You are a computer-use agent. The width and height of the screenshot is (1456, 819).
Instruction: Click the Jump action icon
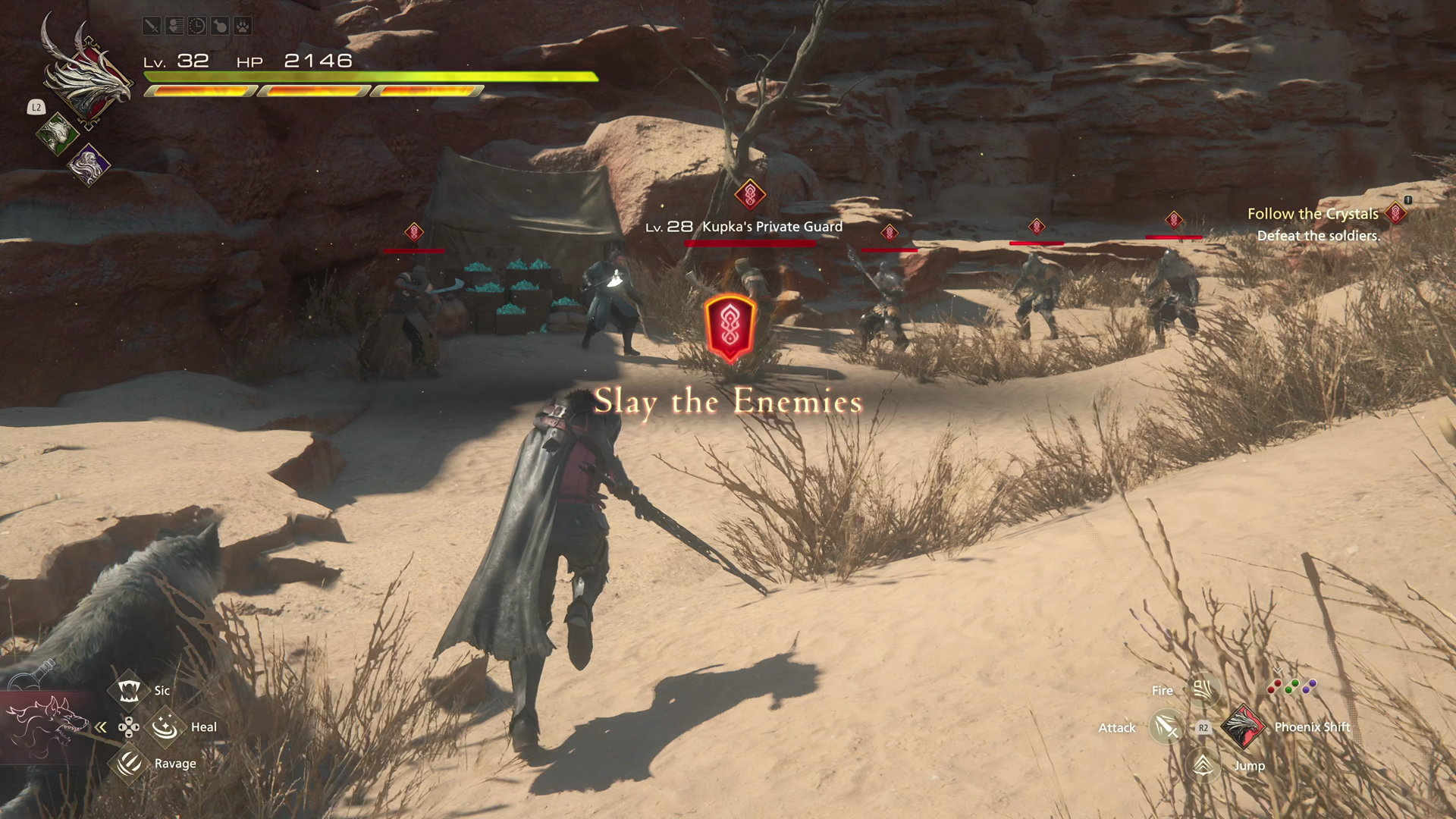pyautogui.click(x=1203, y=765)
